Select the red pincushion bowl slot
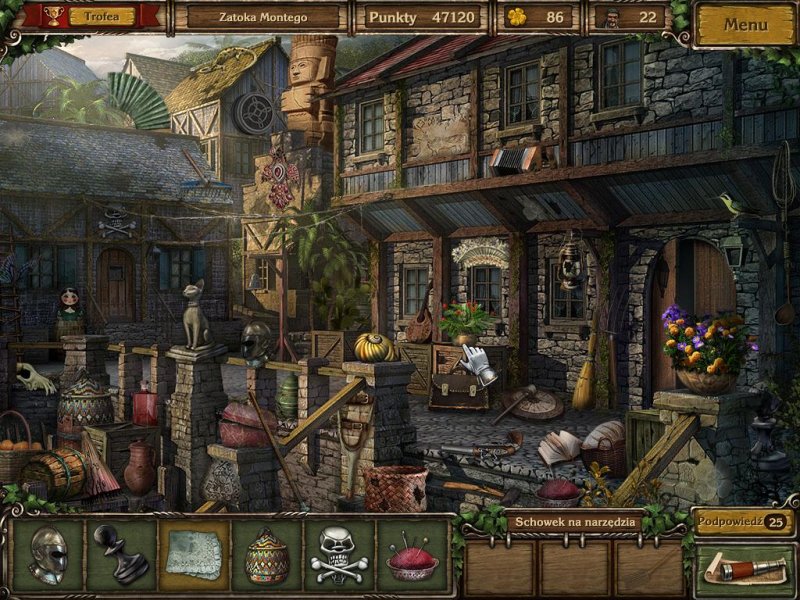 413,553
